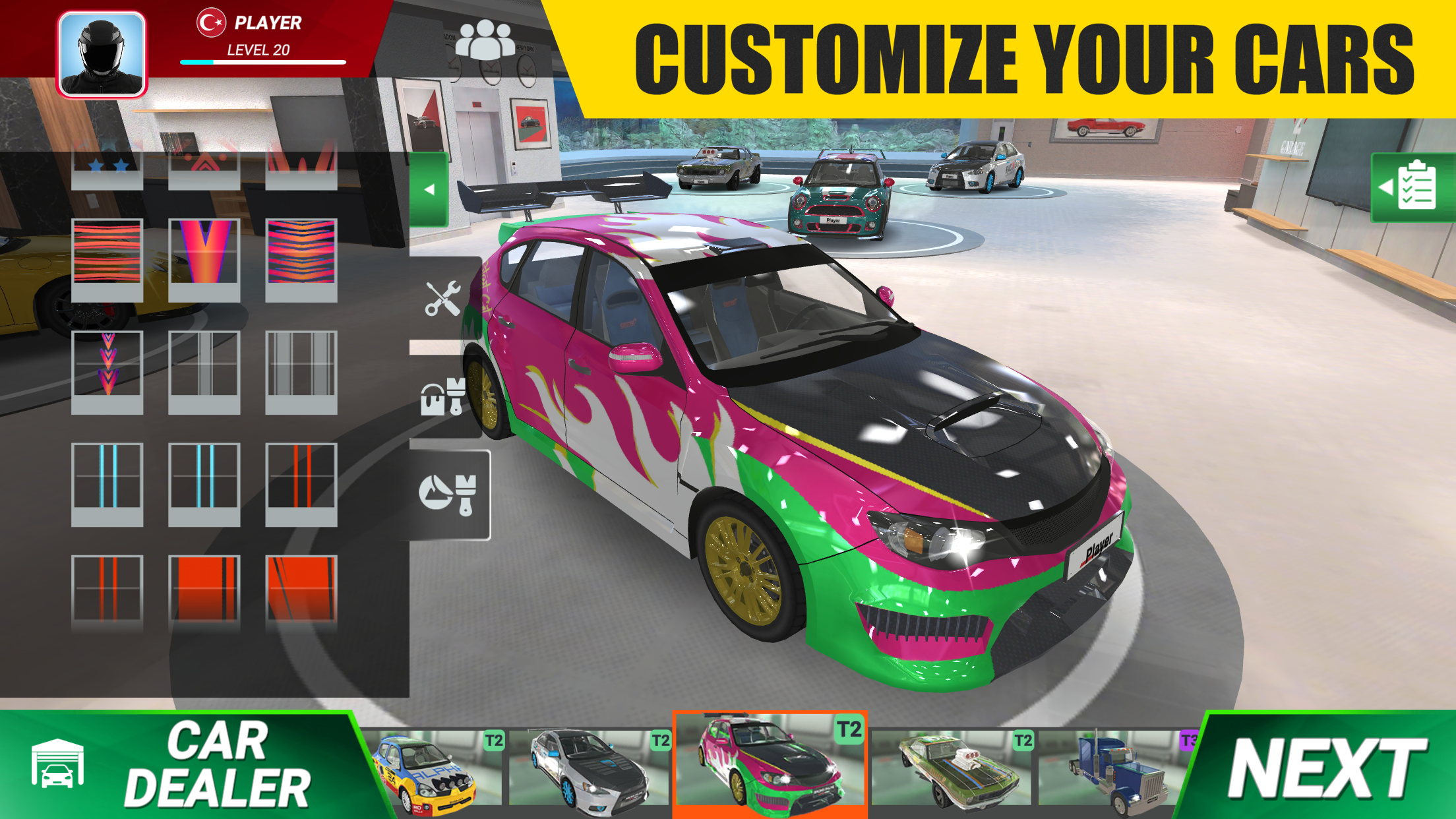Click the multiplayer players icon at top
The width and height of the screenshot is (1456, 819).
[x=487, y=40]
